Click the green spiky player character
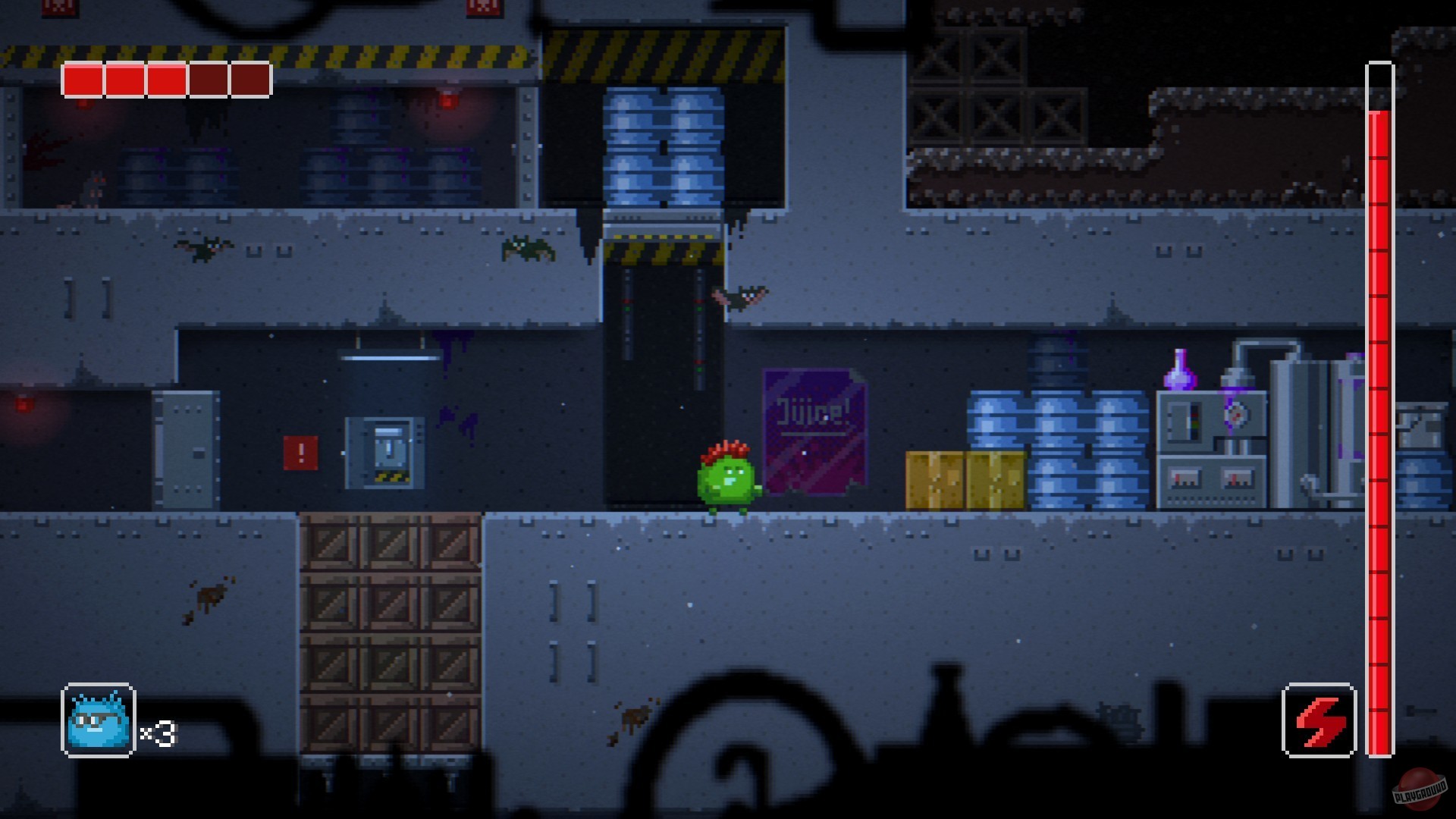The width and height of the screenshot is (1456, 819). [x=726, y=482]
